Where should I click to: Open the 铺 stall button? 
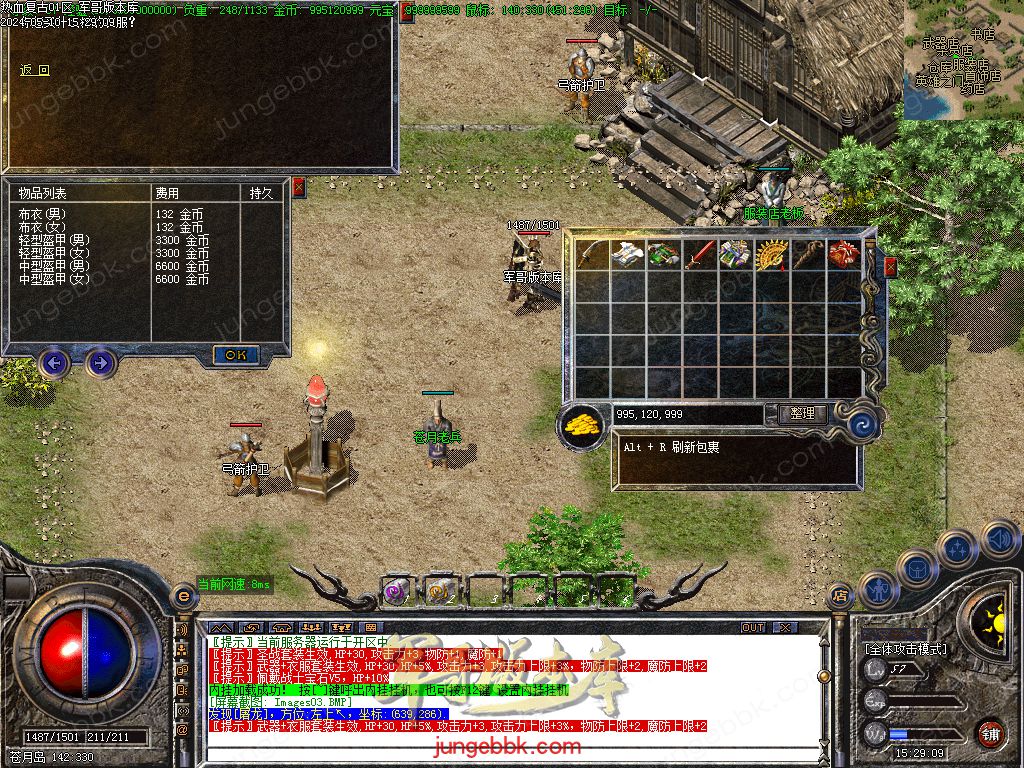tap(989, 732)
